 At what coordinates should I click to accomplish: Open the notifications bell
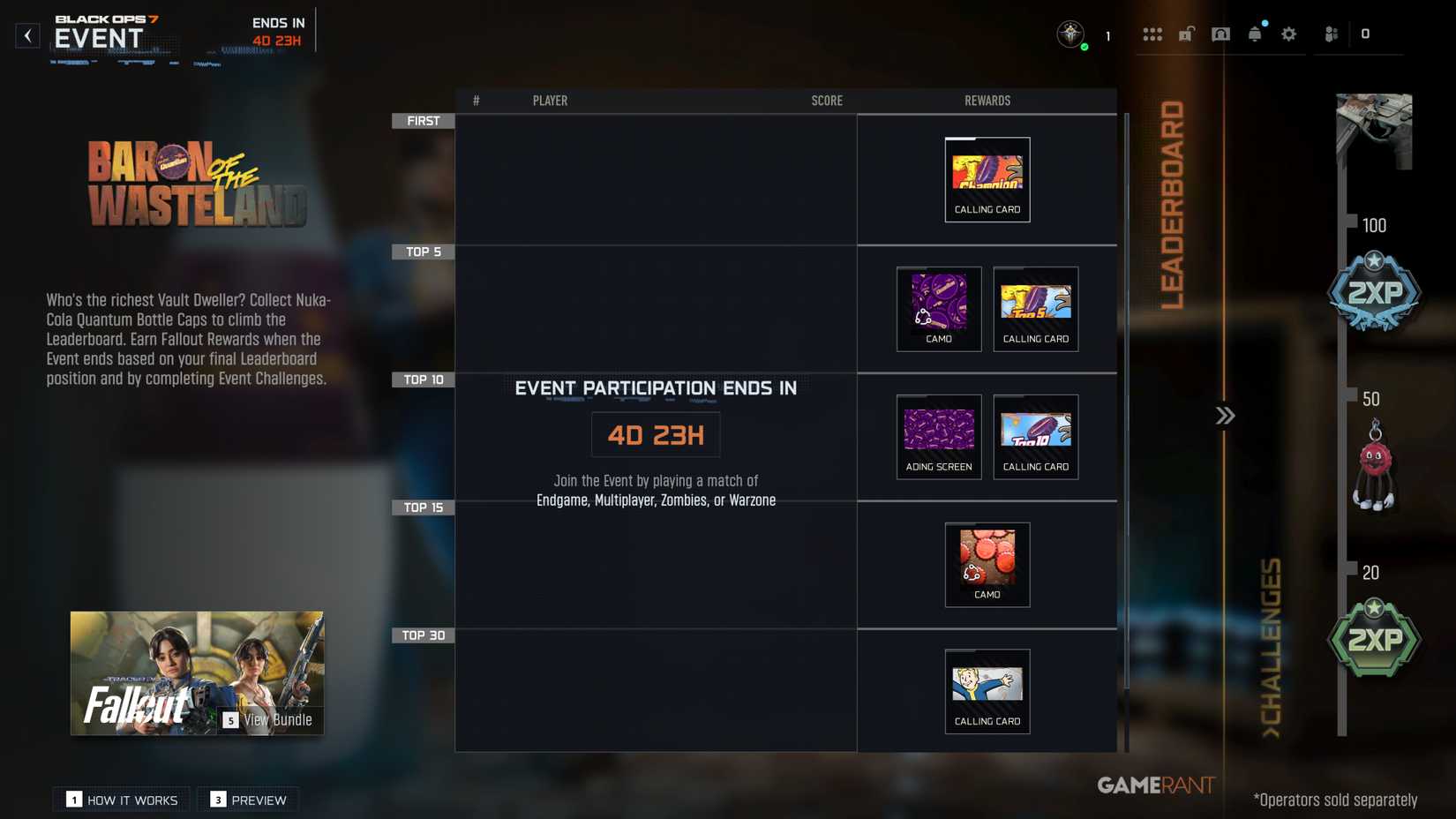click(1255, 34)
